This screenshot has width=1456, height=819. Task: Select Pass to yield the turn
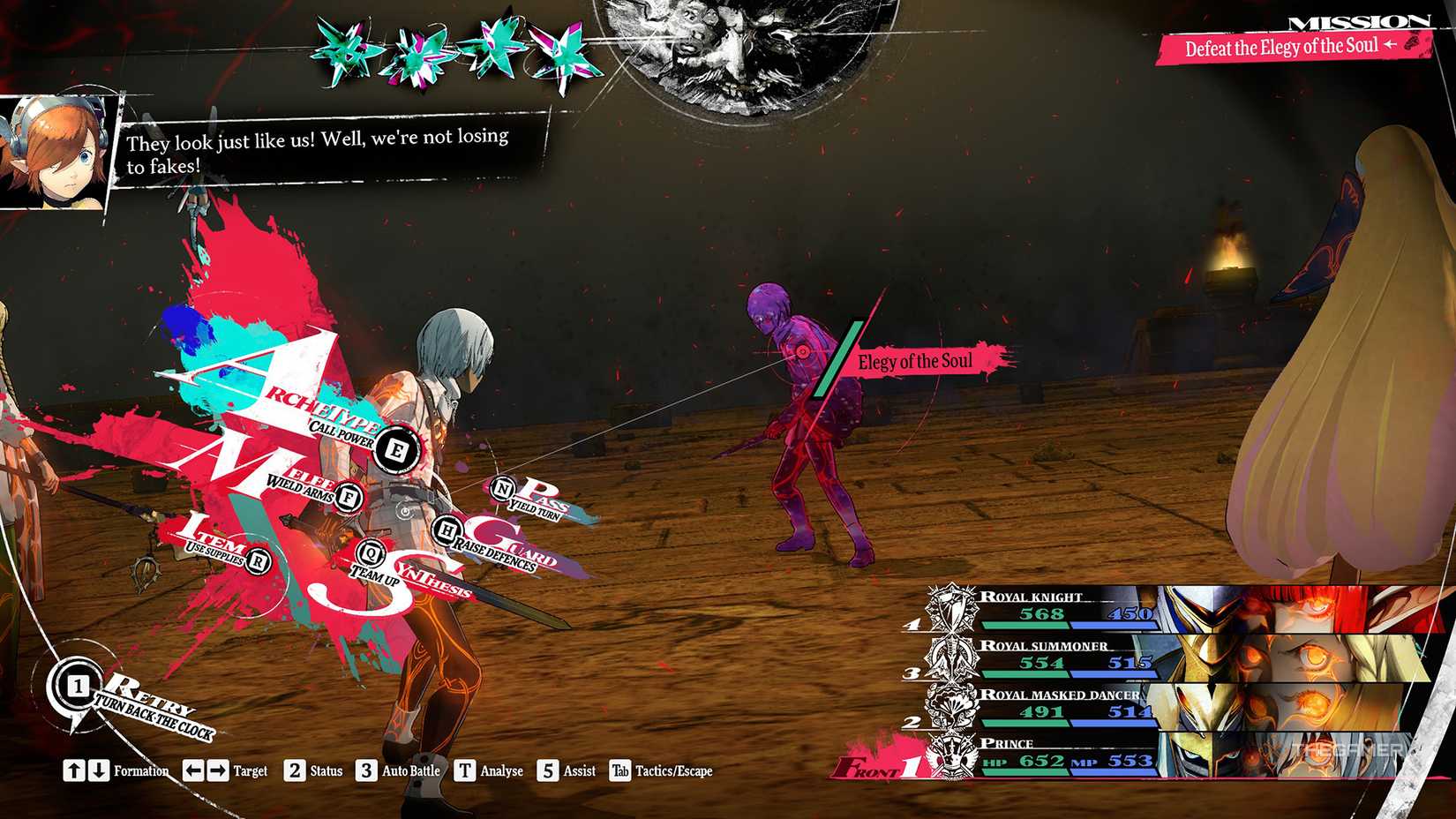503,488
